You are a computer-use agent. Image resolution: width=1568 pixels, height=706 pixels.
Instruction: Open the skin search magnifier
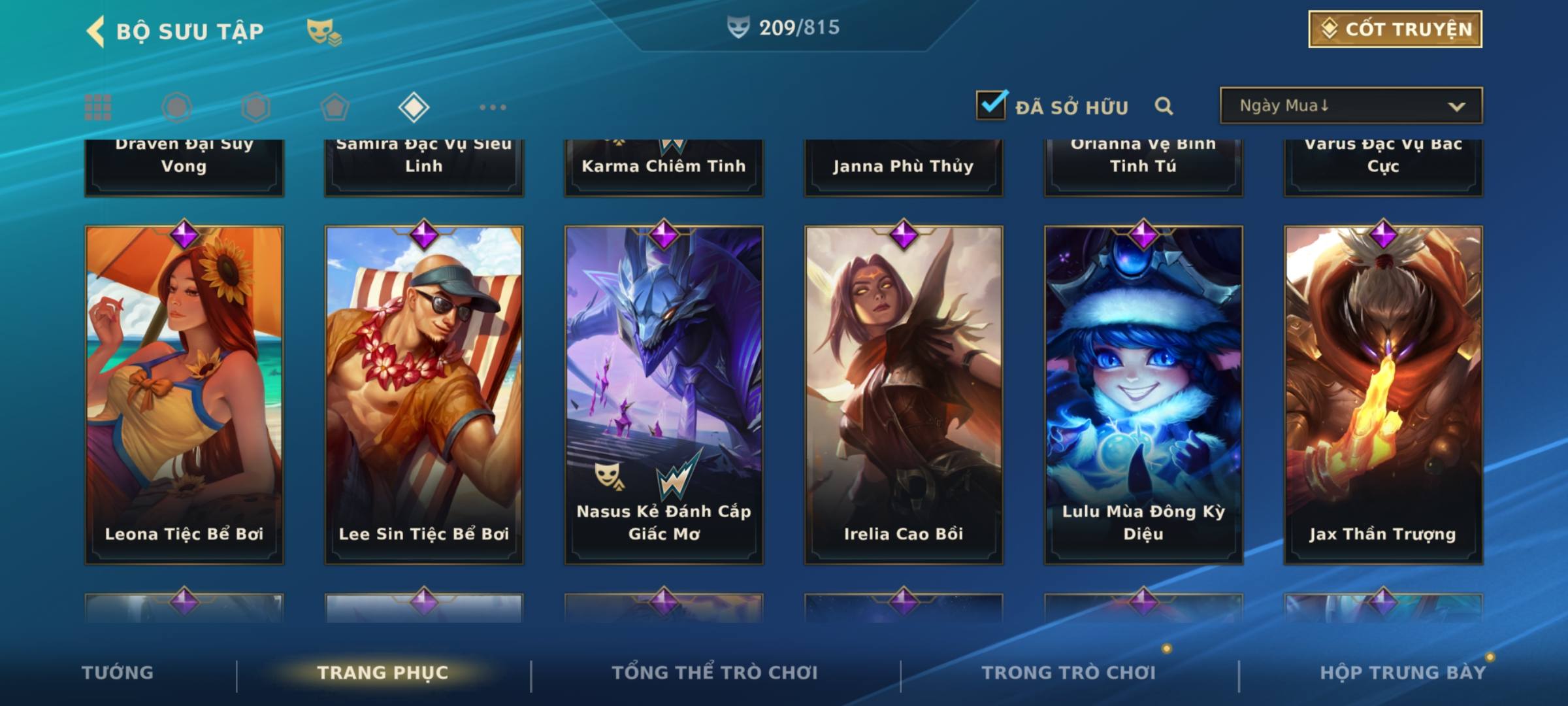click(x=1164, y=106)
